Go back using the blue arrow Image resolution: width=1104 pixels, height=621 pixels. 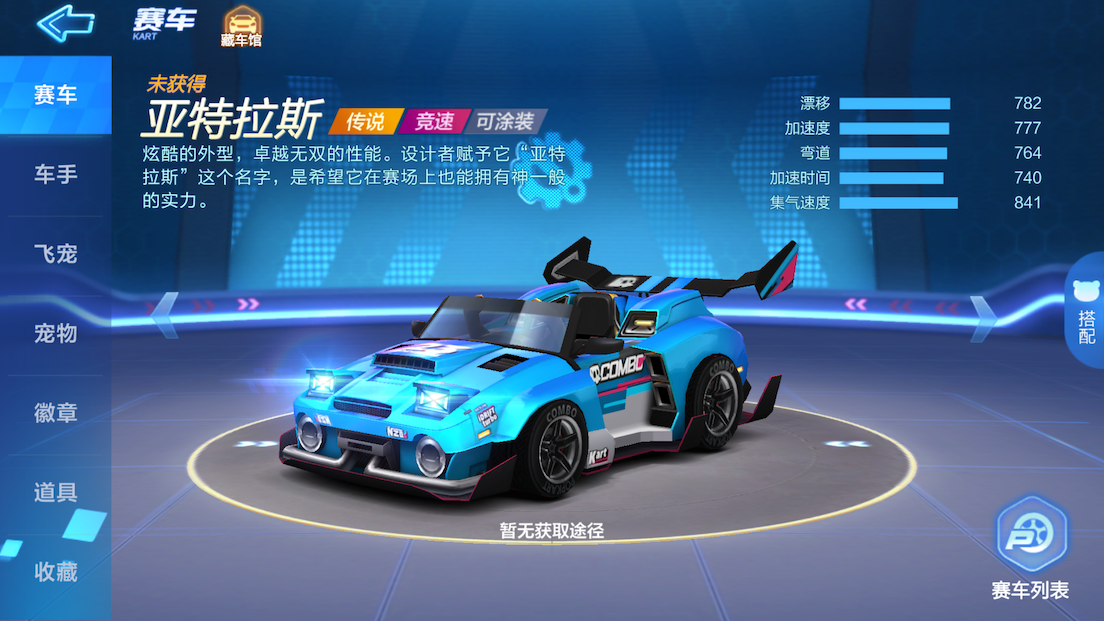click(65, 23)
